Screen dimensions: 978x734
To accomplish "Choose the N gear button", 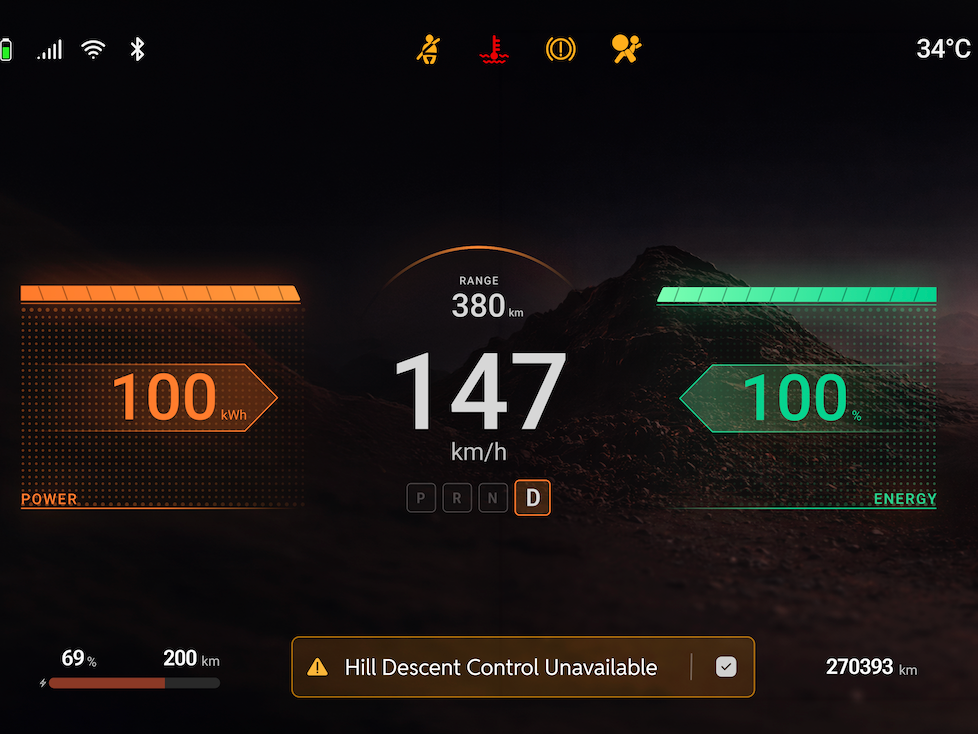I will [x=493, y=498].
